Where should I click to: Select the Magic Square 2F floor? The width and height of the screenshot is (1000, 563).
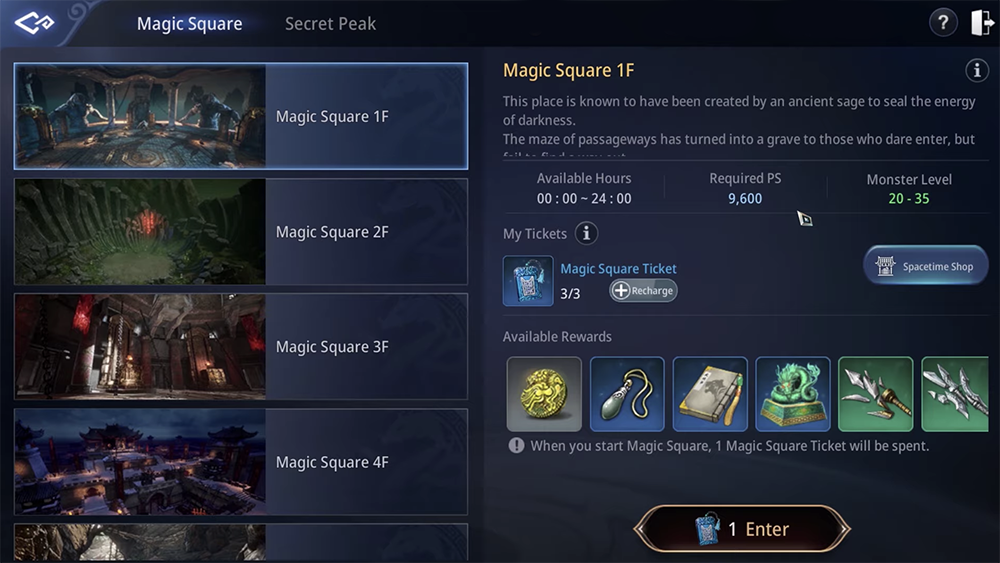pyautogui.click(x=241, y=232)
